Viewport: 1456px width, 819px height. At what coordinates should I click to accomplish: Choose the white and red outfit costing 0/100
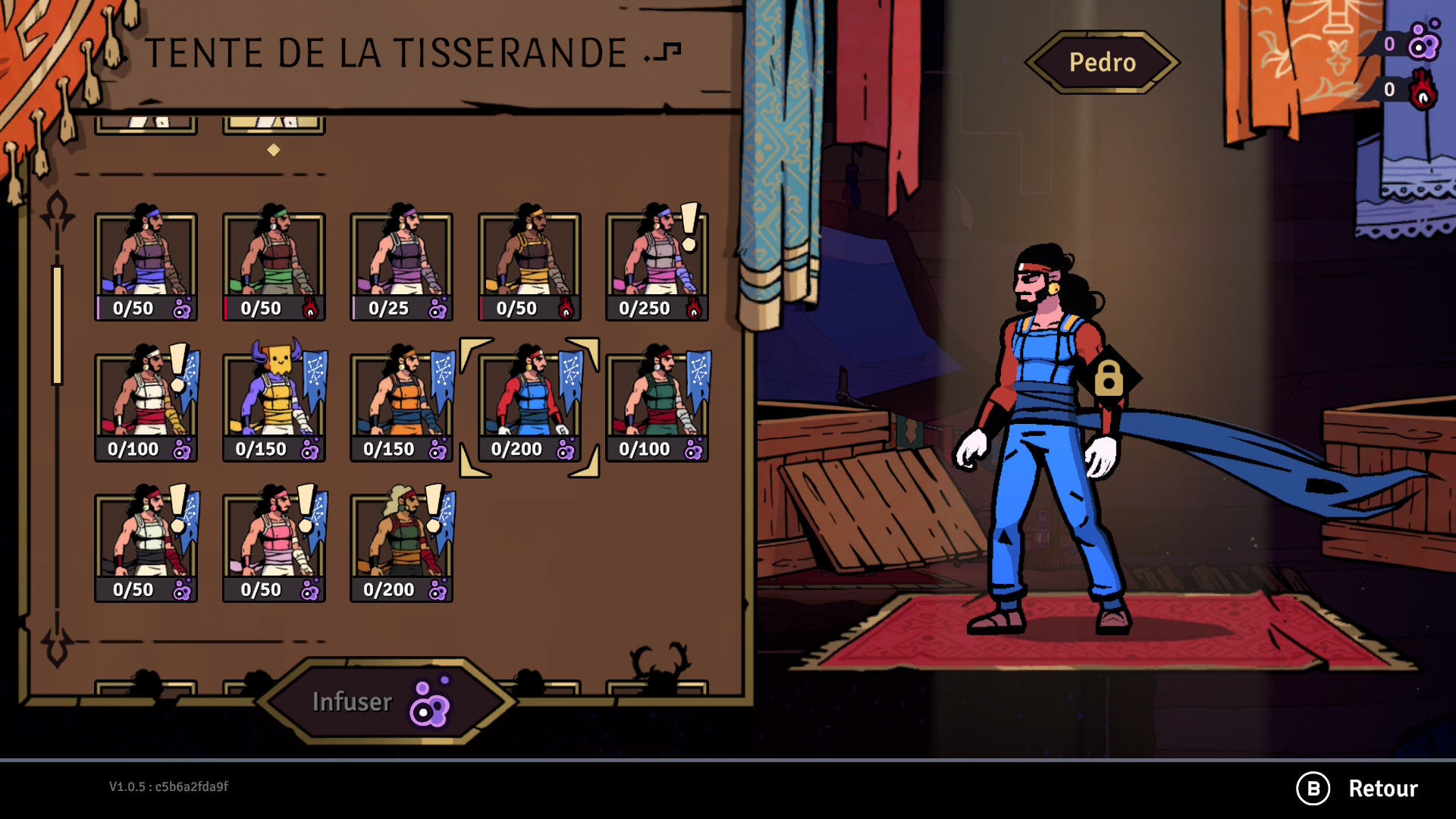[x=146, y=406]
